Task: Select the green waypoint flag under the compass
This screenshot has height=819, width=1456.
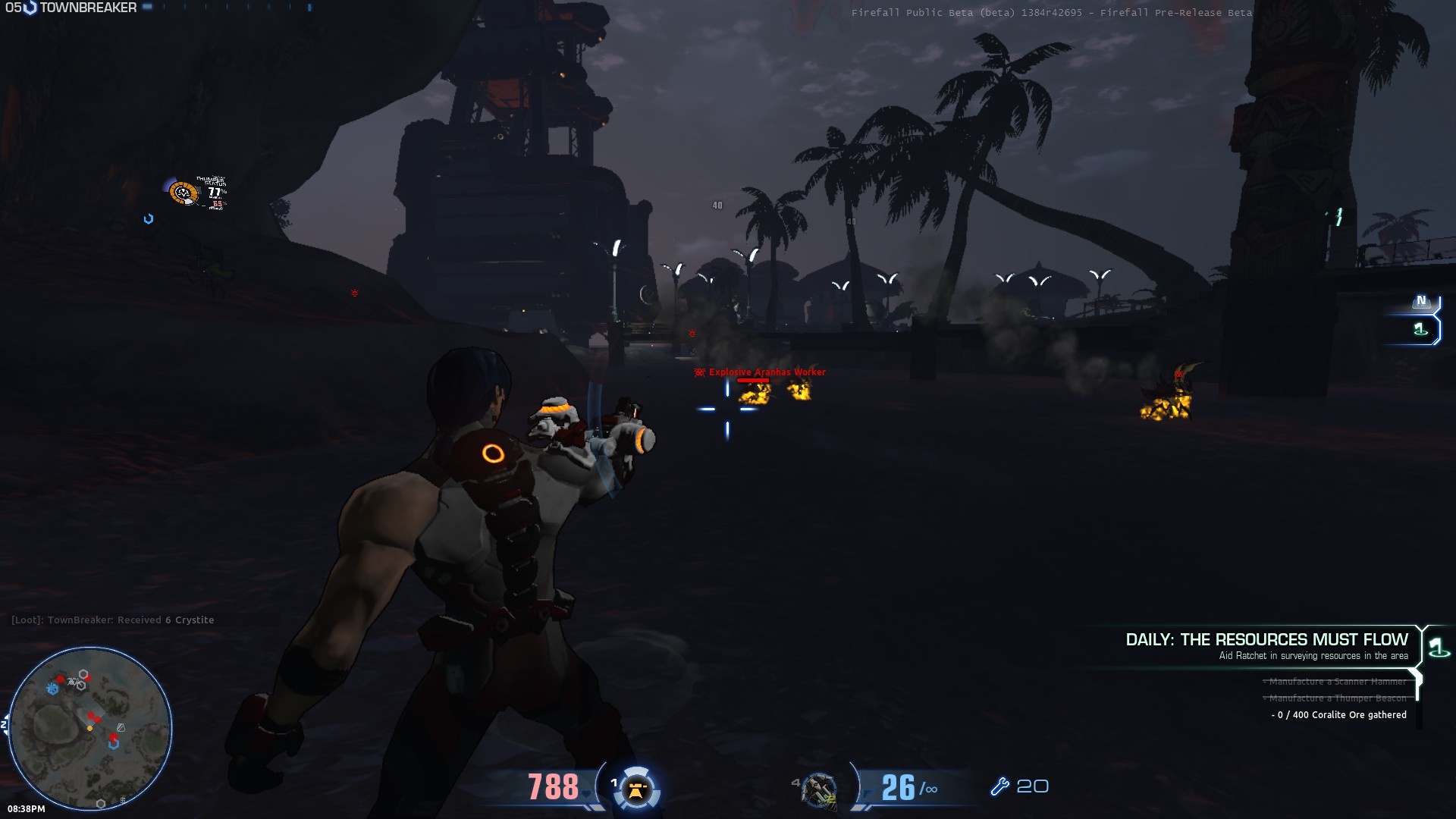Action: pyautogui.click(x=1420, y=329)
